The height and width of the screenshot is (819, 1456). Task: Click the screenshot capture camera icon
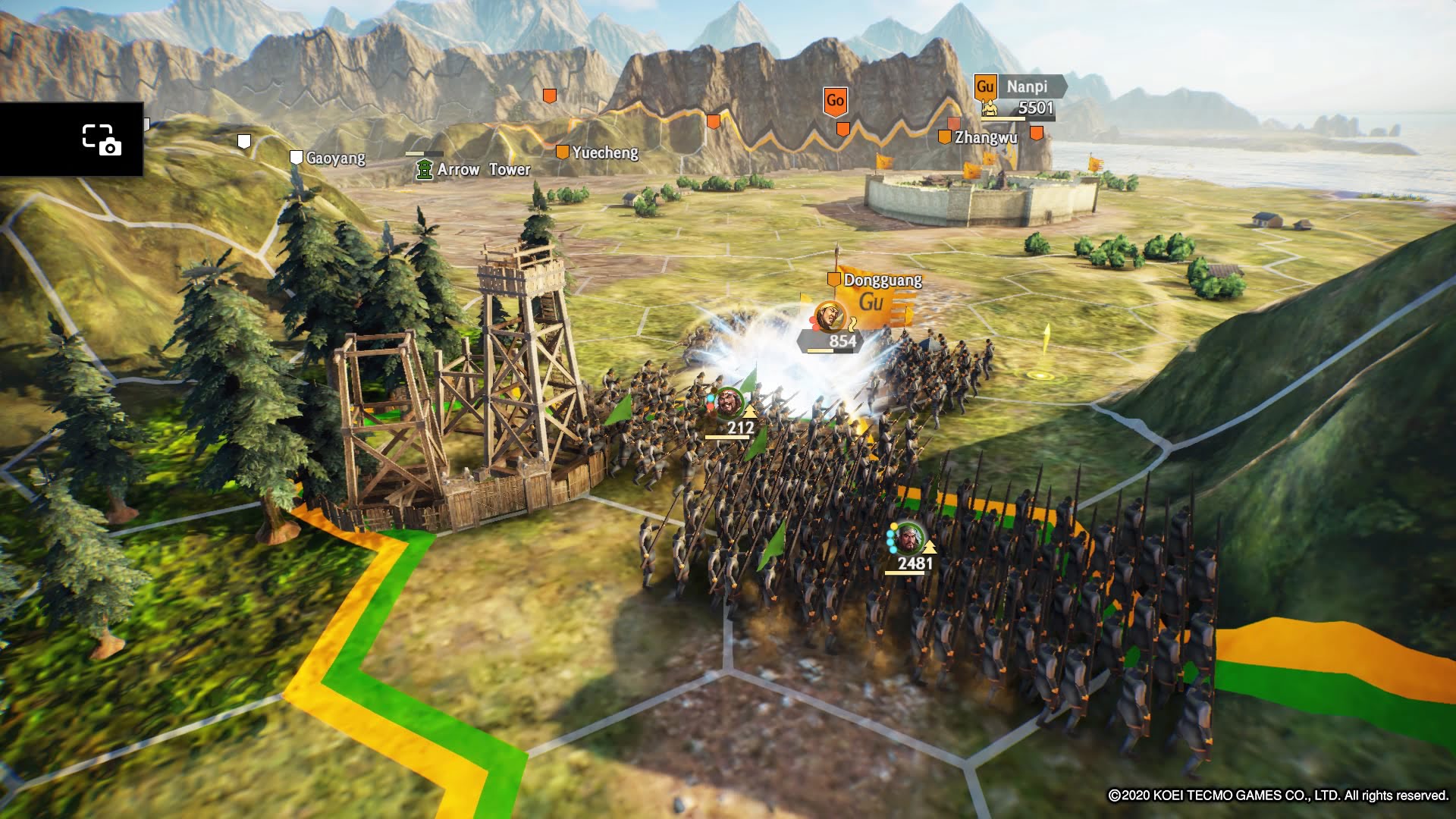click(x=101, y=140)
